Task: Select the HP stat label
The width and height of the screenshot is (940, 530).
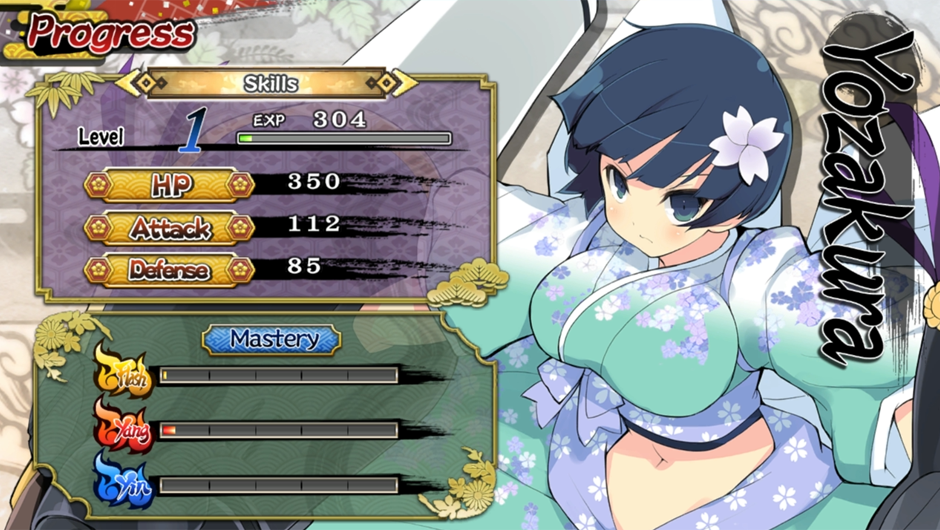Action: click(x=169, y=185)
